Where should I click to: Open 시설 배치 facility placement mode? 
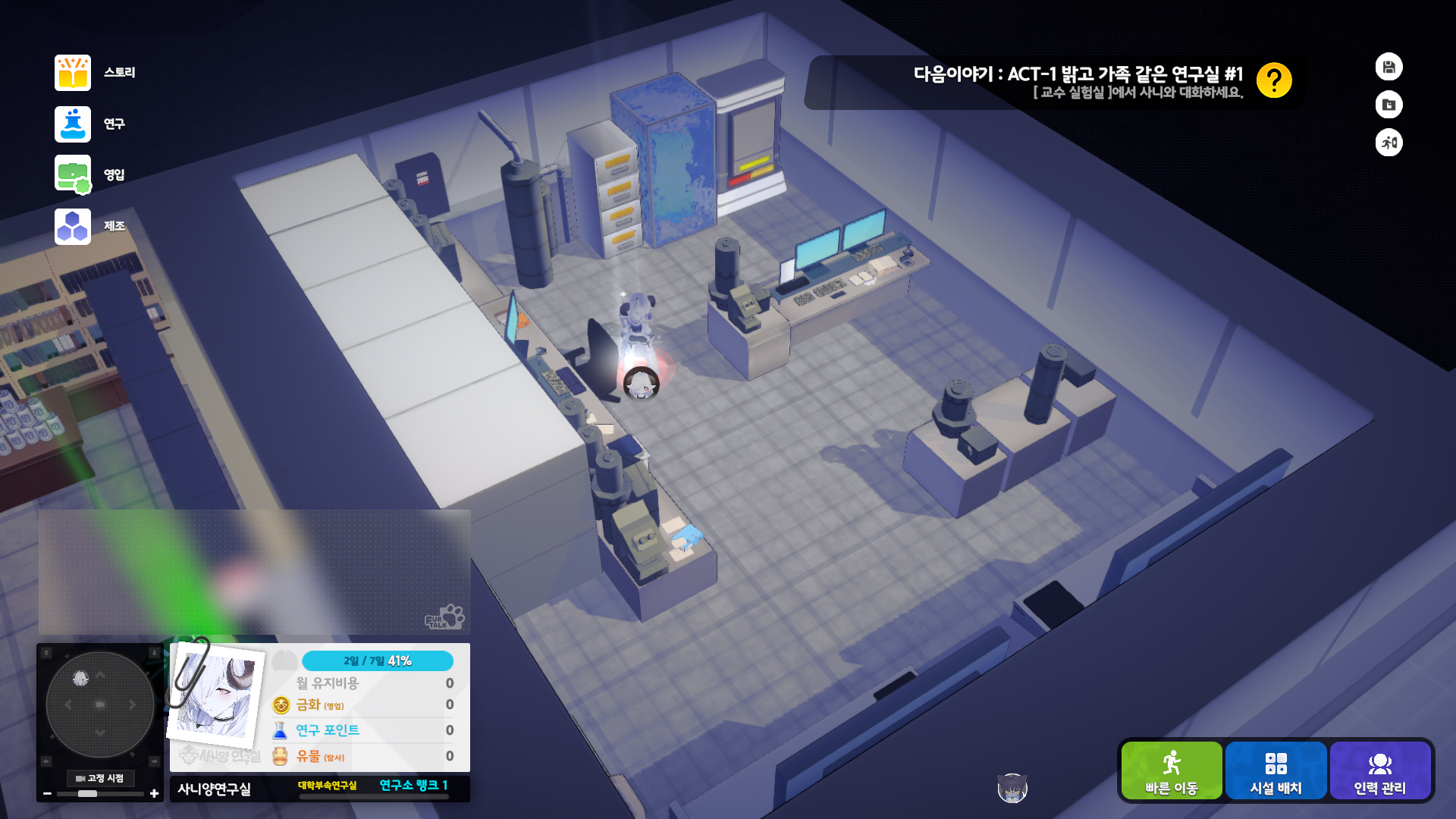1276,770
